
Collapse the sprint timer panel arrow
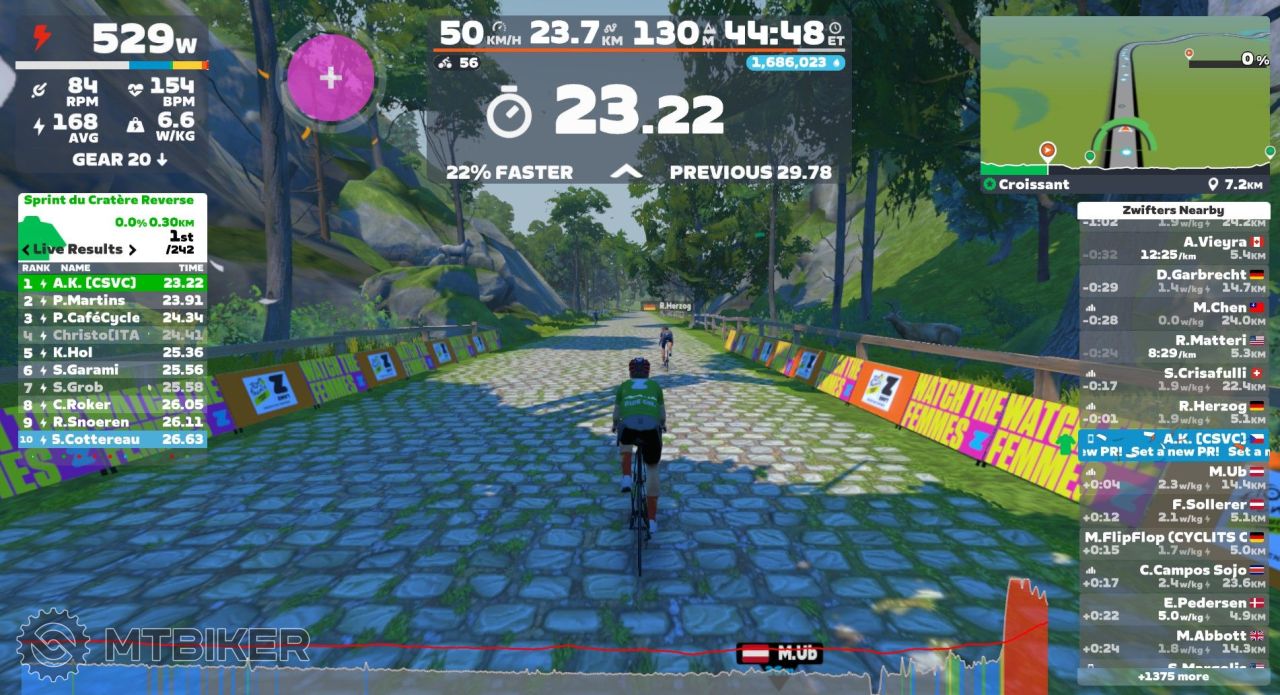point(627,172)
